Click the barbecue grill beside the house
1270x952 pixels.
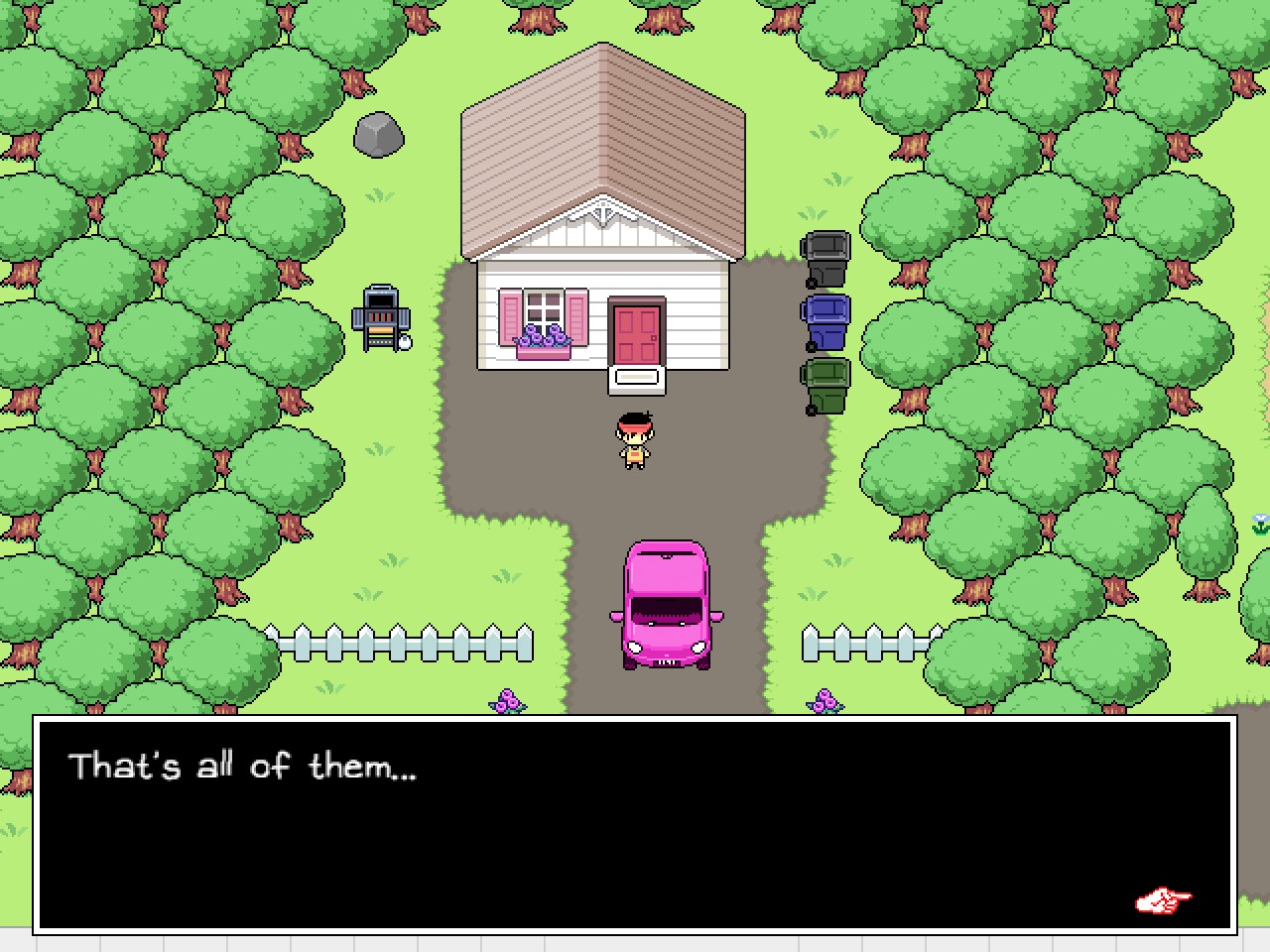pos(380,315)
